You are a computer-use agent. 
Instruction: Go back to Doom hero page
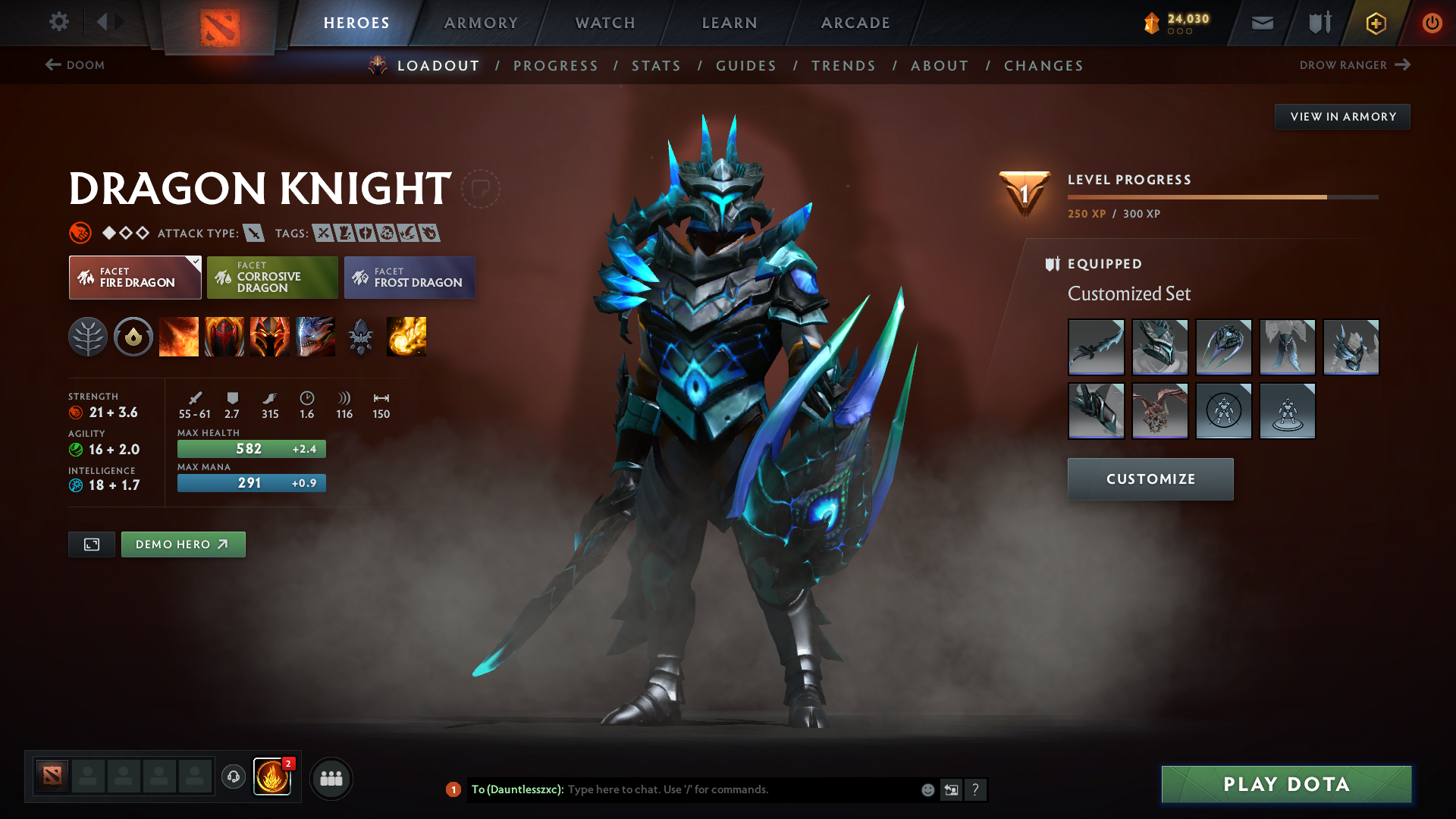pos(76,65)
